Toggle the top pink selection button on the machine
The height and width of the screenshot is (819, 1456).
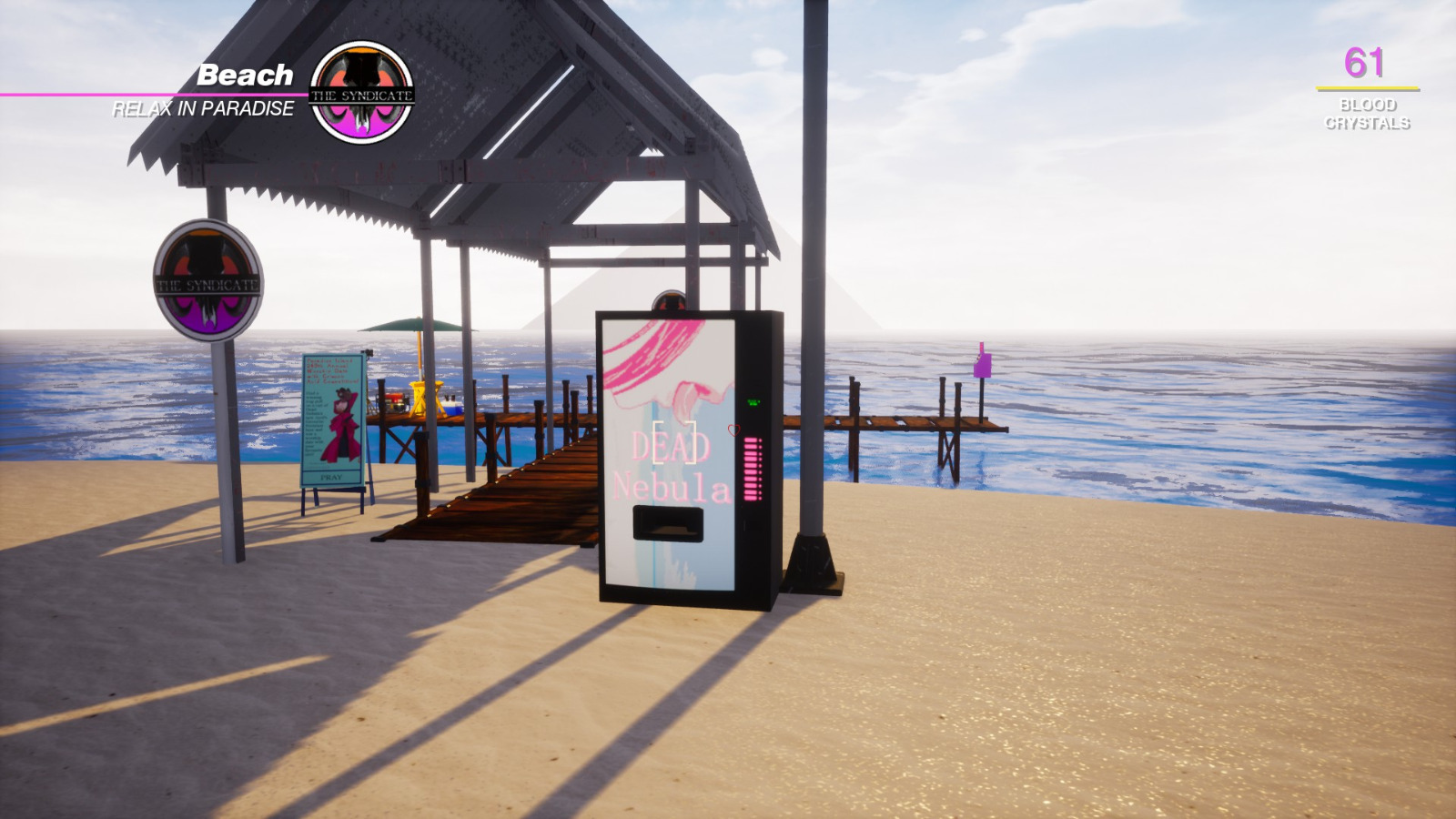(x=750, y=440)
